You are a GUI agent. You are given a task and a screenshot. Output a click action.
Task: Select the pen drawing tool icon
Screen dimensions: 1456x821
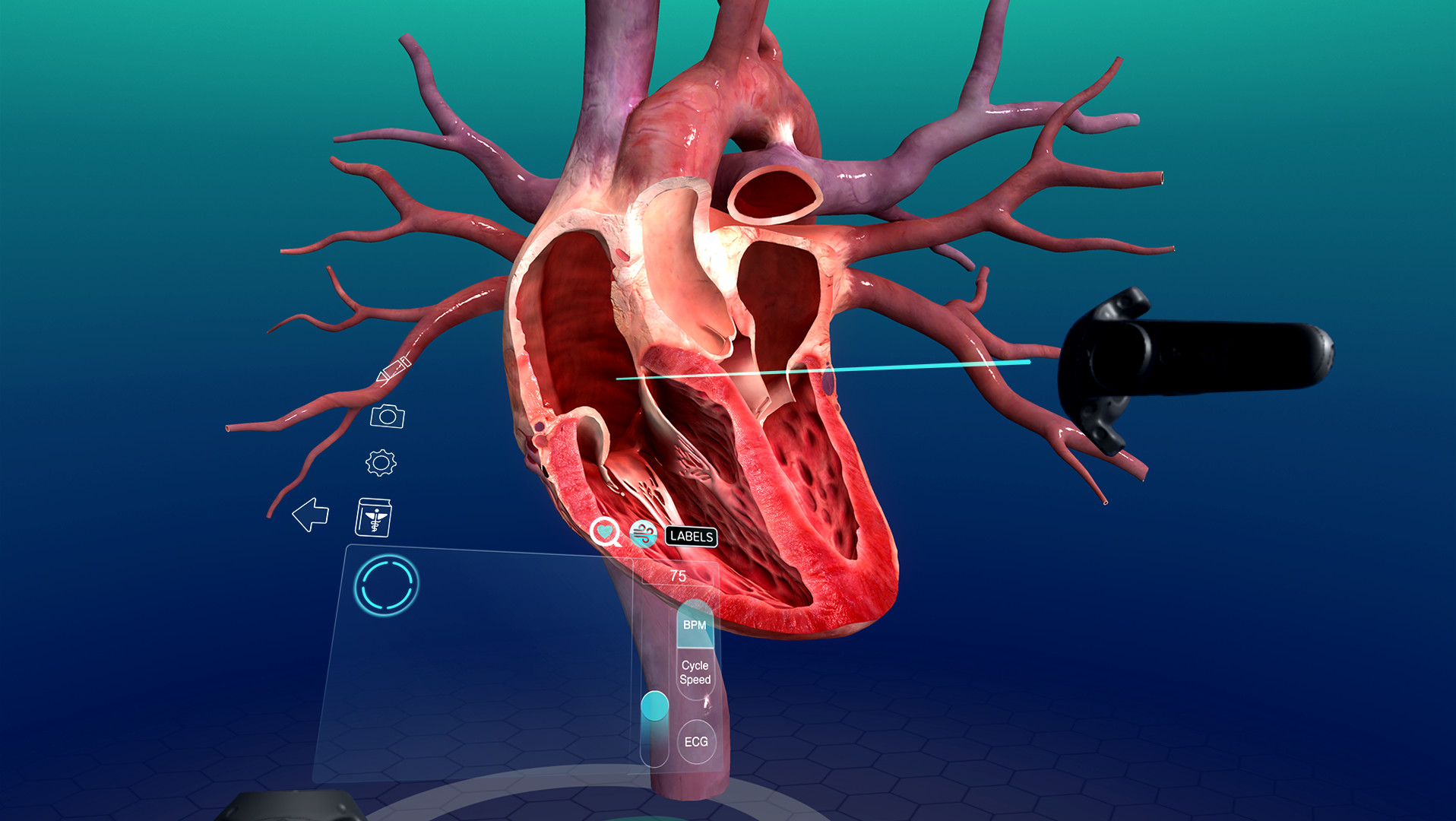394,370
